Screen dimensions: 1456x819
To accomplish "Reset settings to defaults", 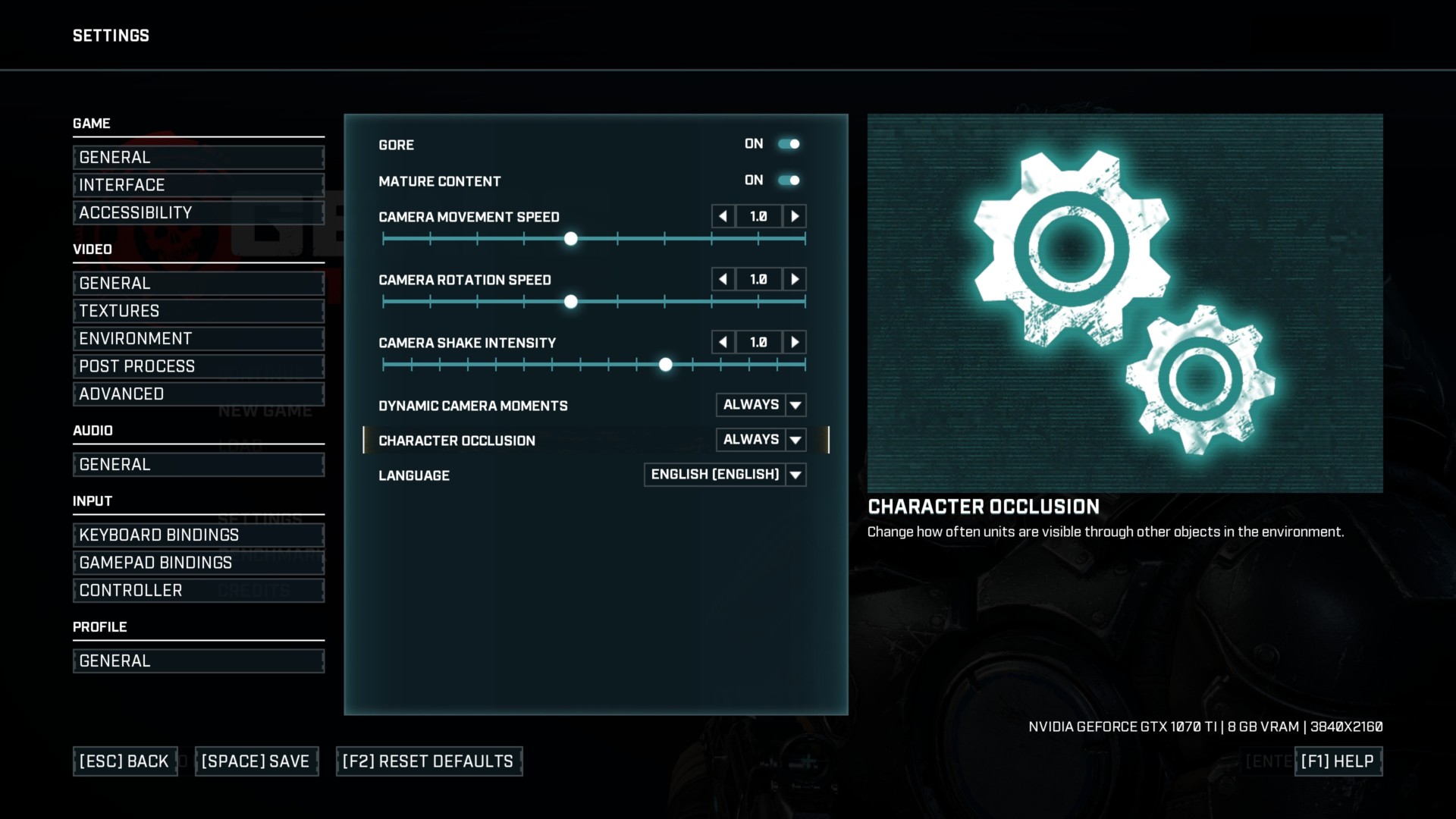I will 428,761.
